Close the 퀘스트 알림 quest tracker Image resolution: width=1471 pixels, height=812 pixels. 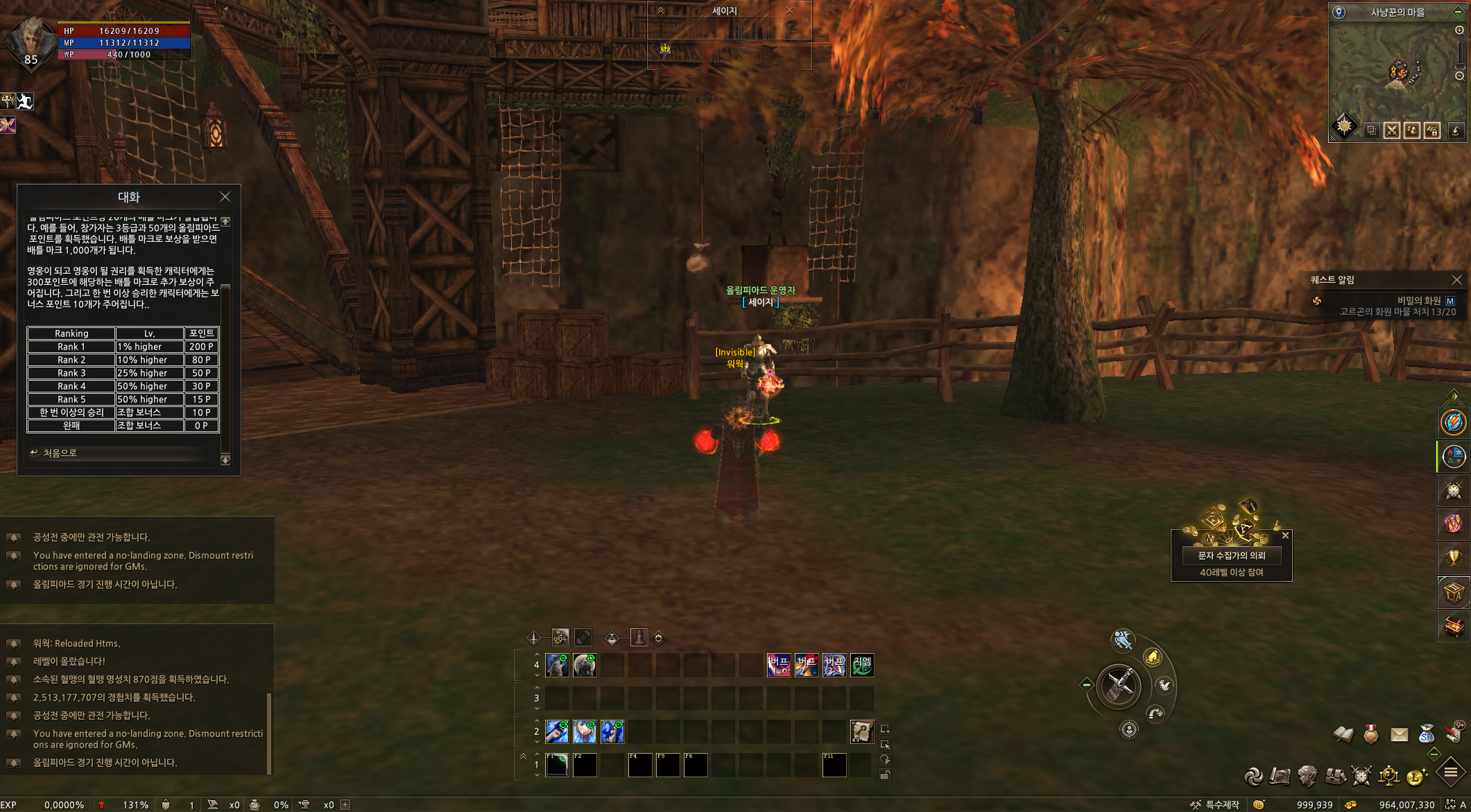(1456, 279)
